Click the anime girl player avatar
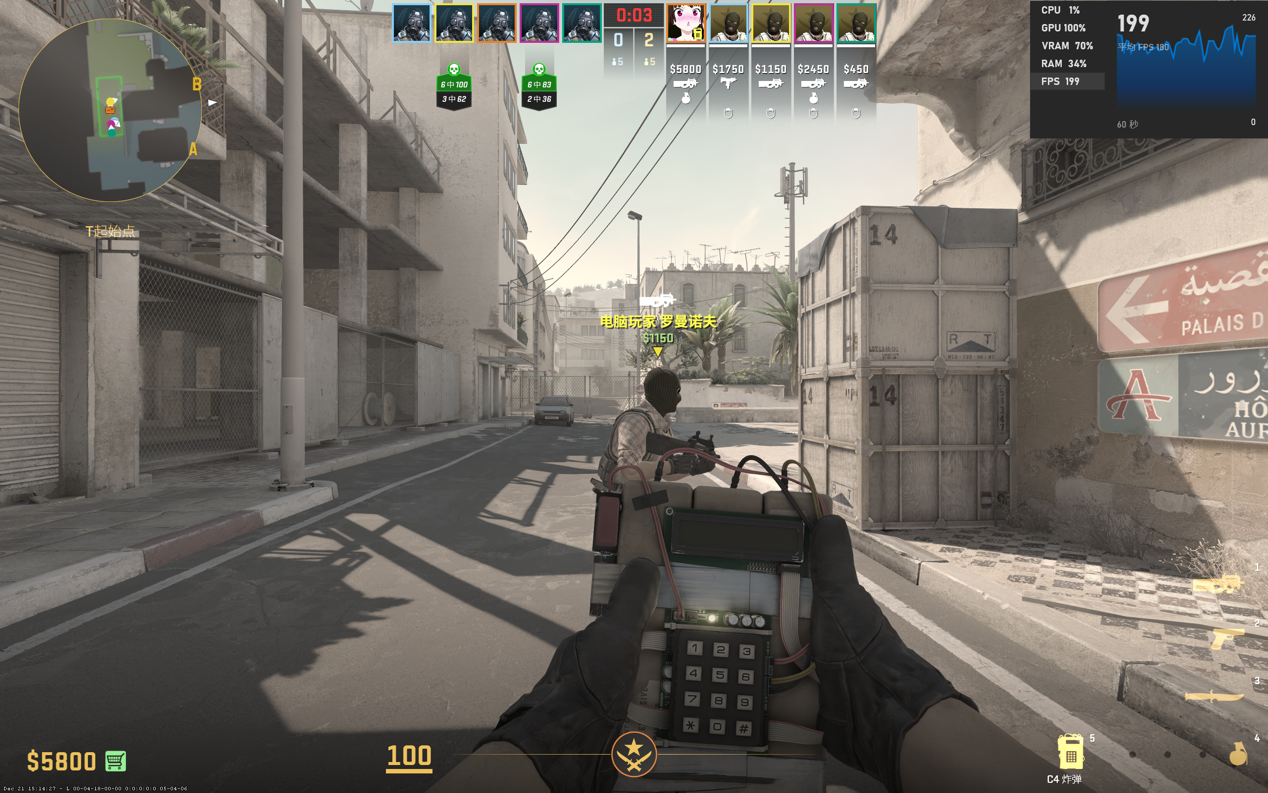 tap(686, 24)
